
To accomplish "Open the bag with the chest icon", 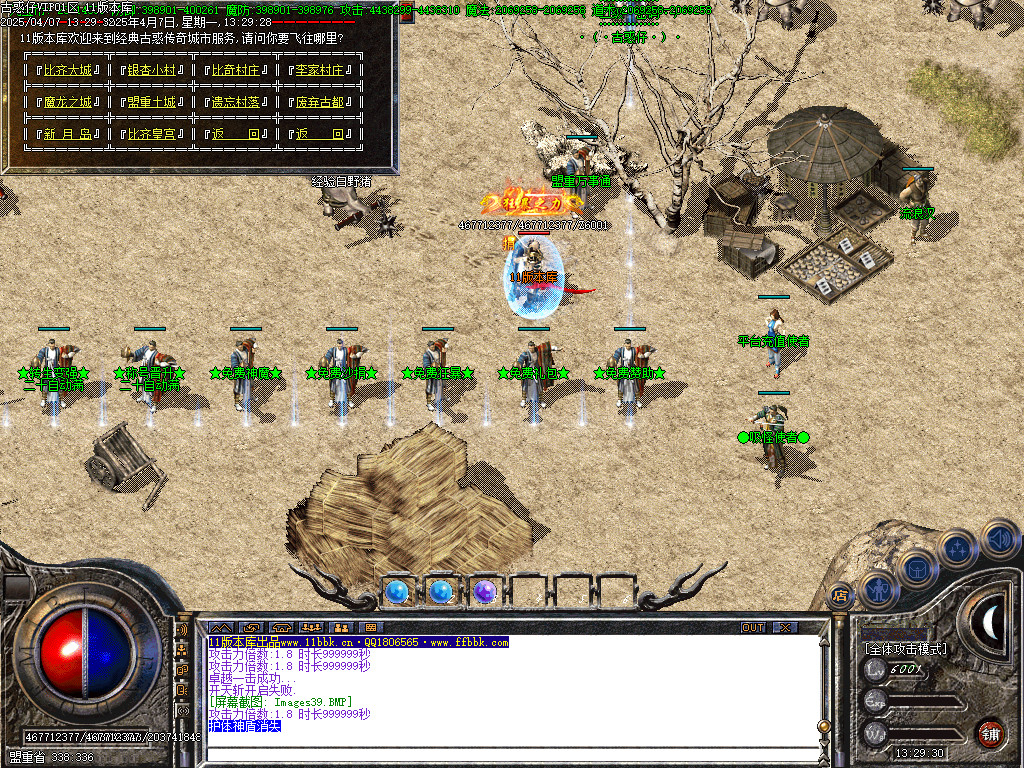I will (x=916, y=569).
